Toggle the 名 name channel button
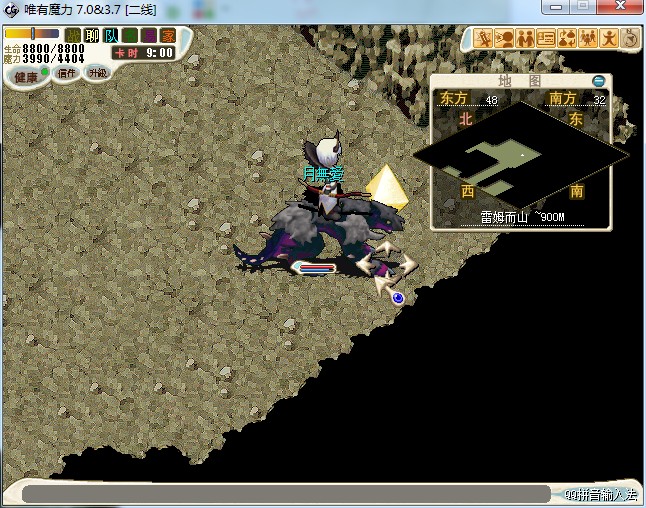This screenshot has width=646, height=508. point(129,35)
